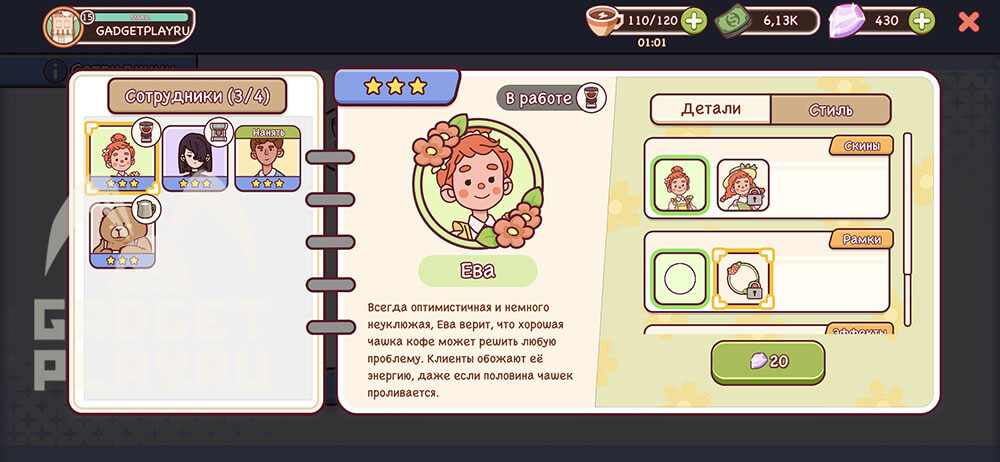Select the locked Eva skin with hat

click(743, 185)
